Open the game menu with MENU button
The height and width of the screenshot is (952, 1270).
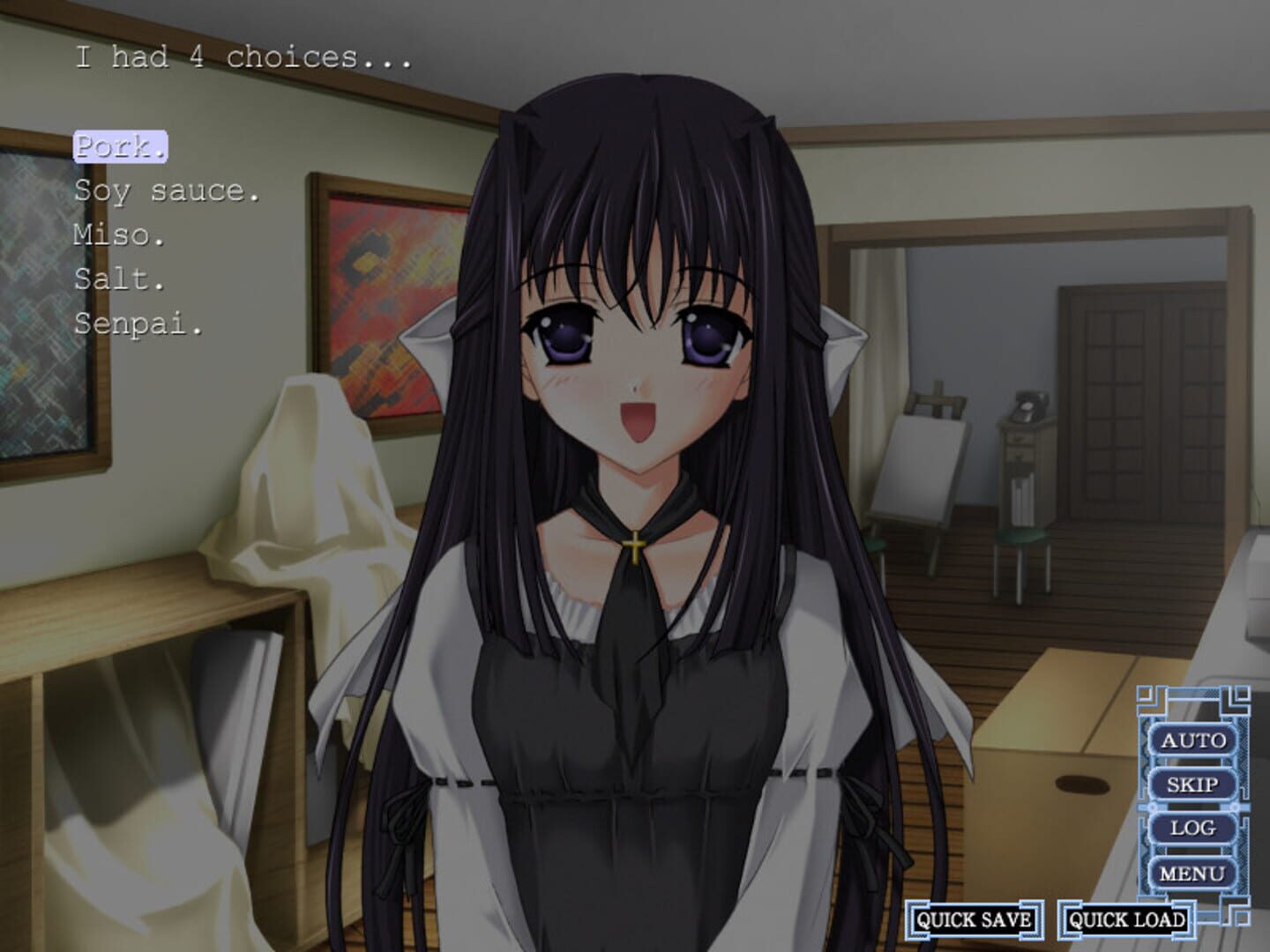click(1192, 872)
